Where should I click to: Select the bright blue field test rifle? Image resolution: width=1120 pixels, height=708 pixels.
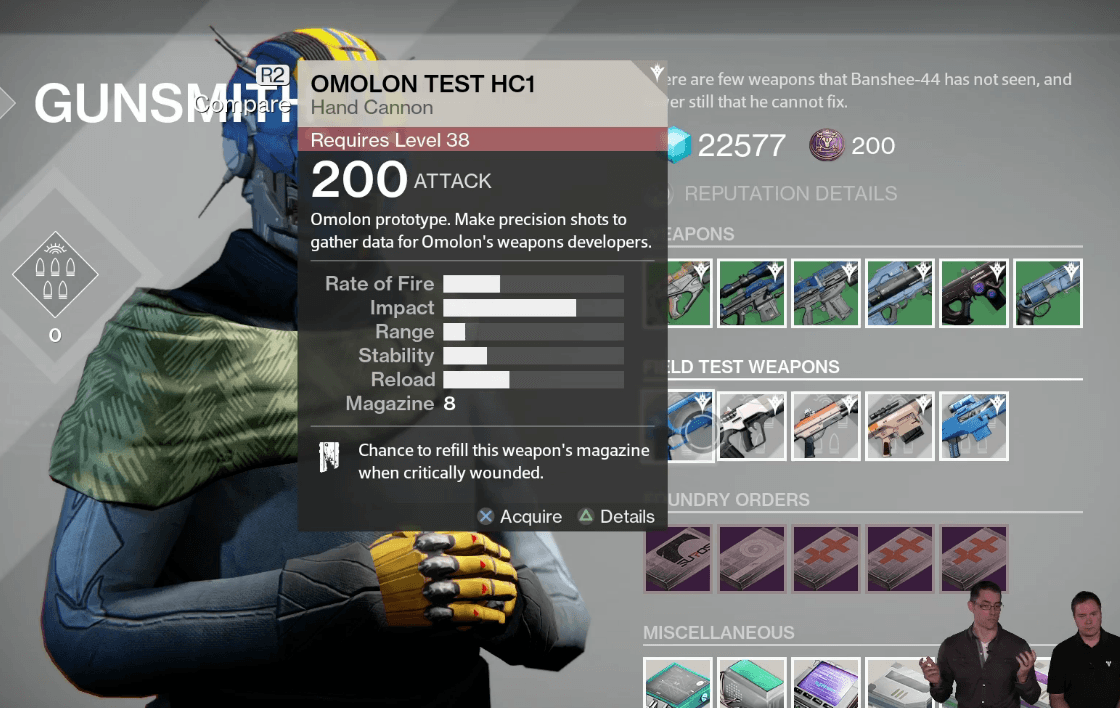(974, 426)
